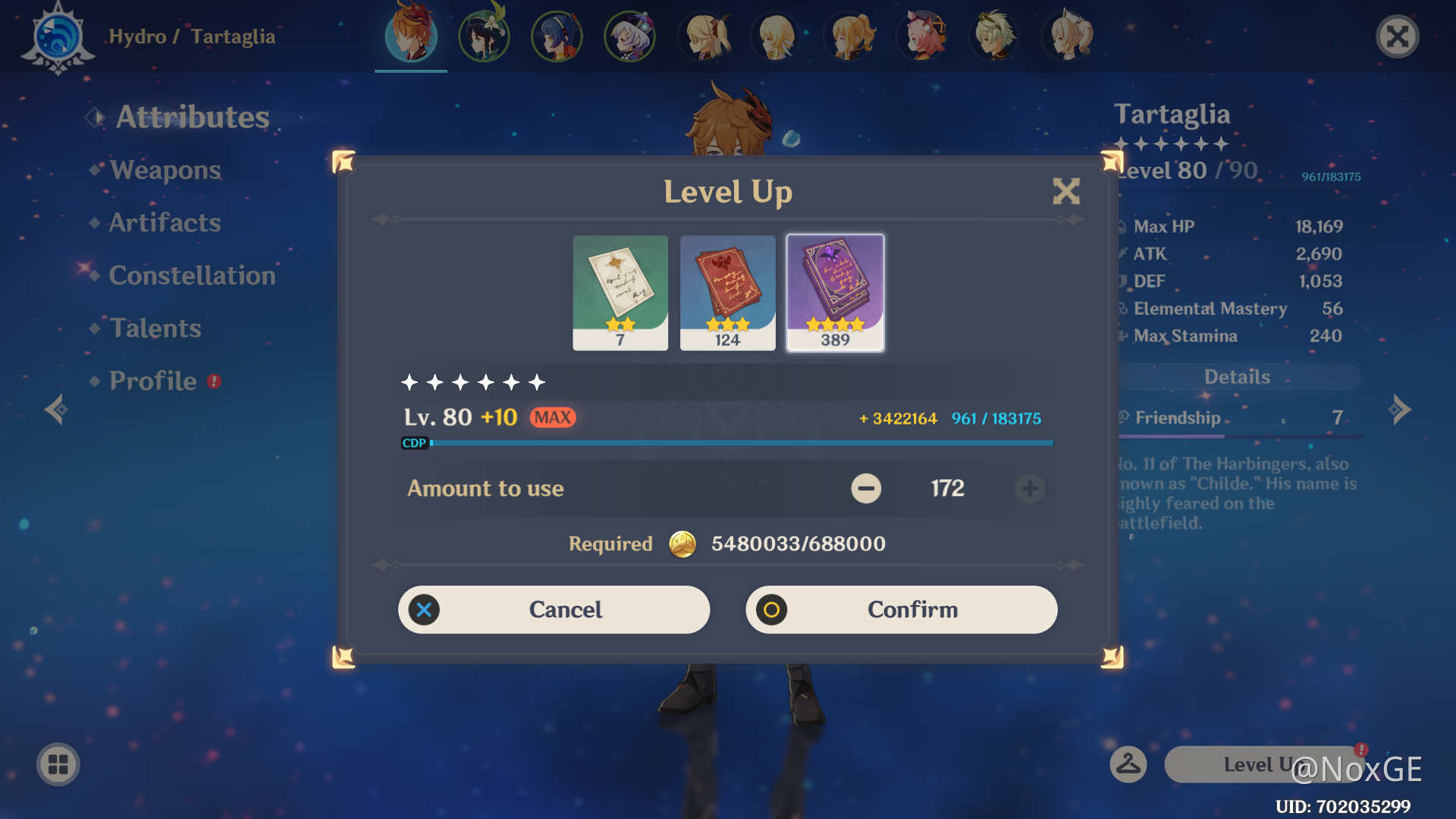Switch to Tartaglia's character portrait

click(x=409, y=36)
